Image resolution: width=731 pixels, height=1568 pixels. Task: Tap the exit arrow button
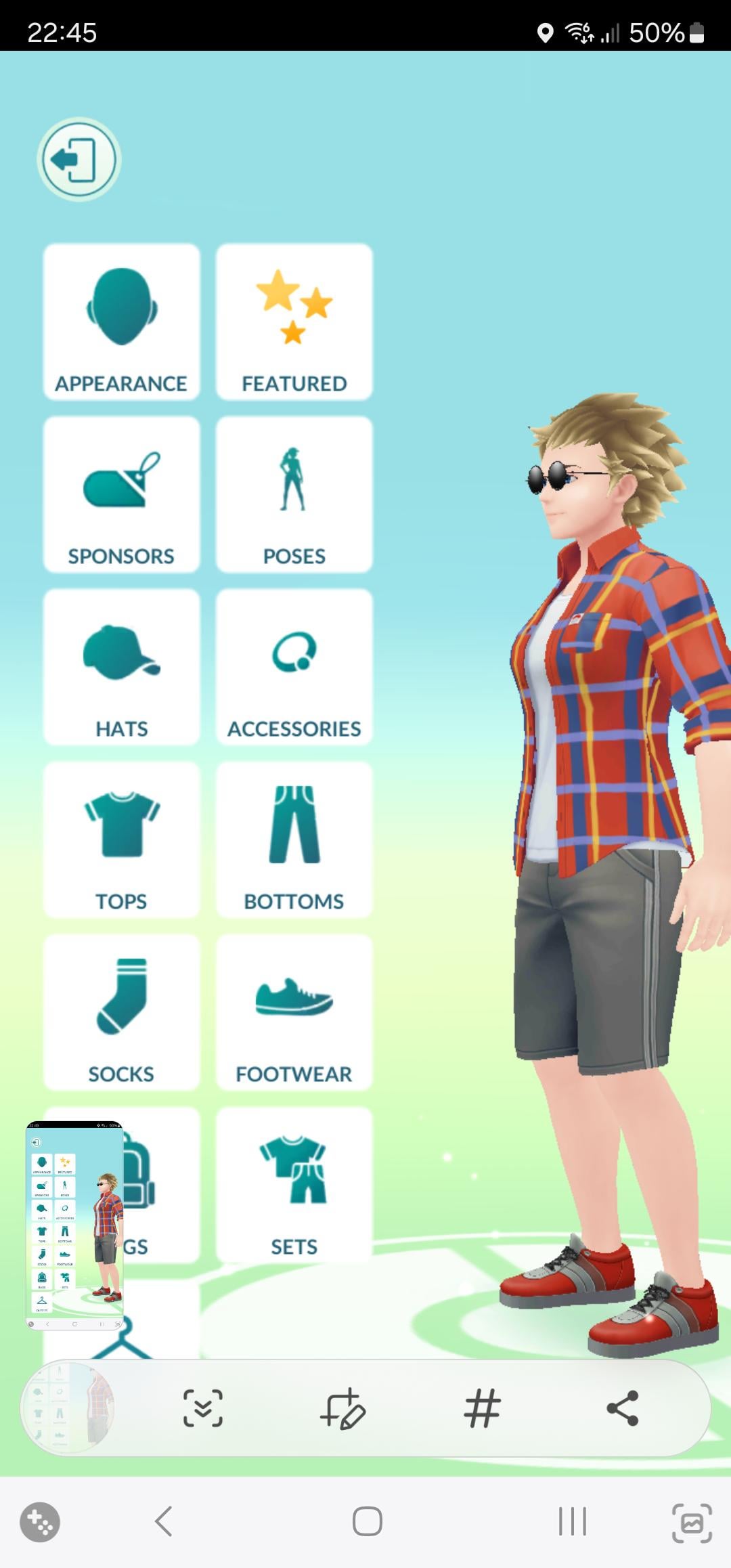[79, 160]
